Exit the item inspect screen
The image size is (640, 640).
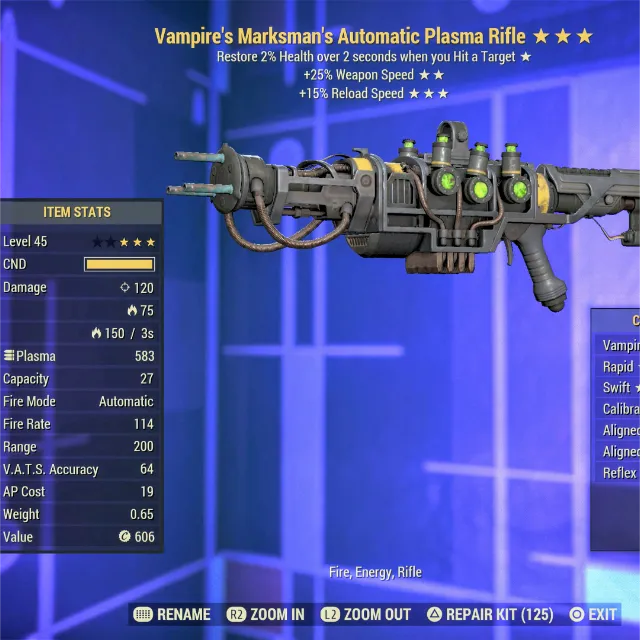click(593, 614)
